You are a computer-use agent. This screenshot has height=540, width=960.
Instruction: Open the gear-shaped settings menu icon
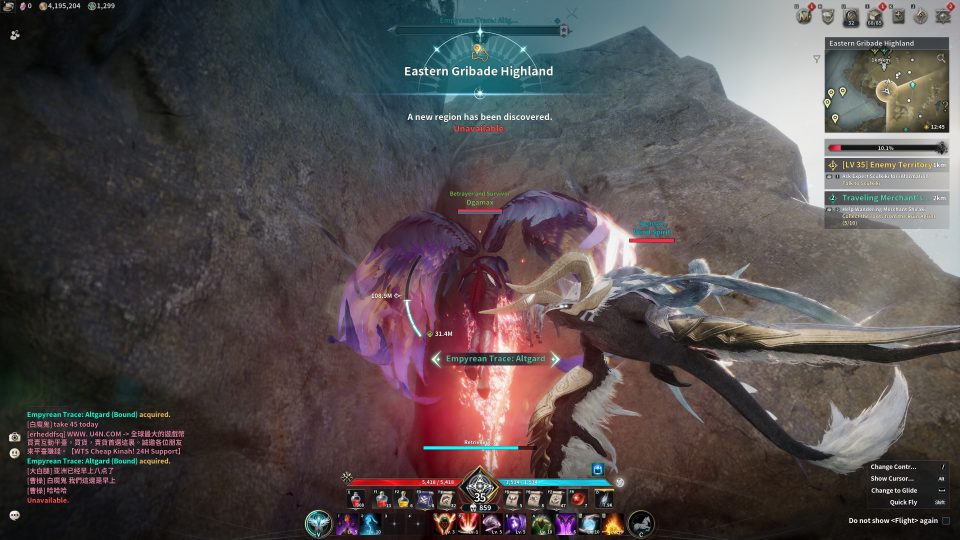(944, 15)
